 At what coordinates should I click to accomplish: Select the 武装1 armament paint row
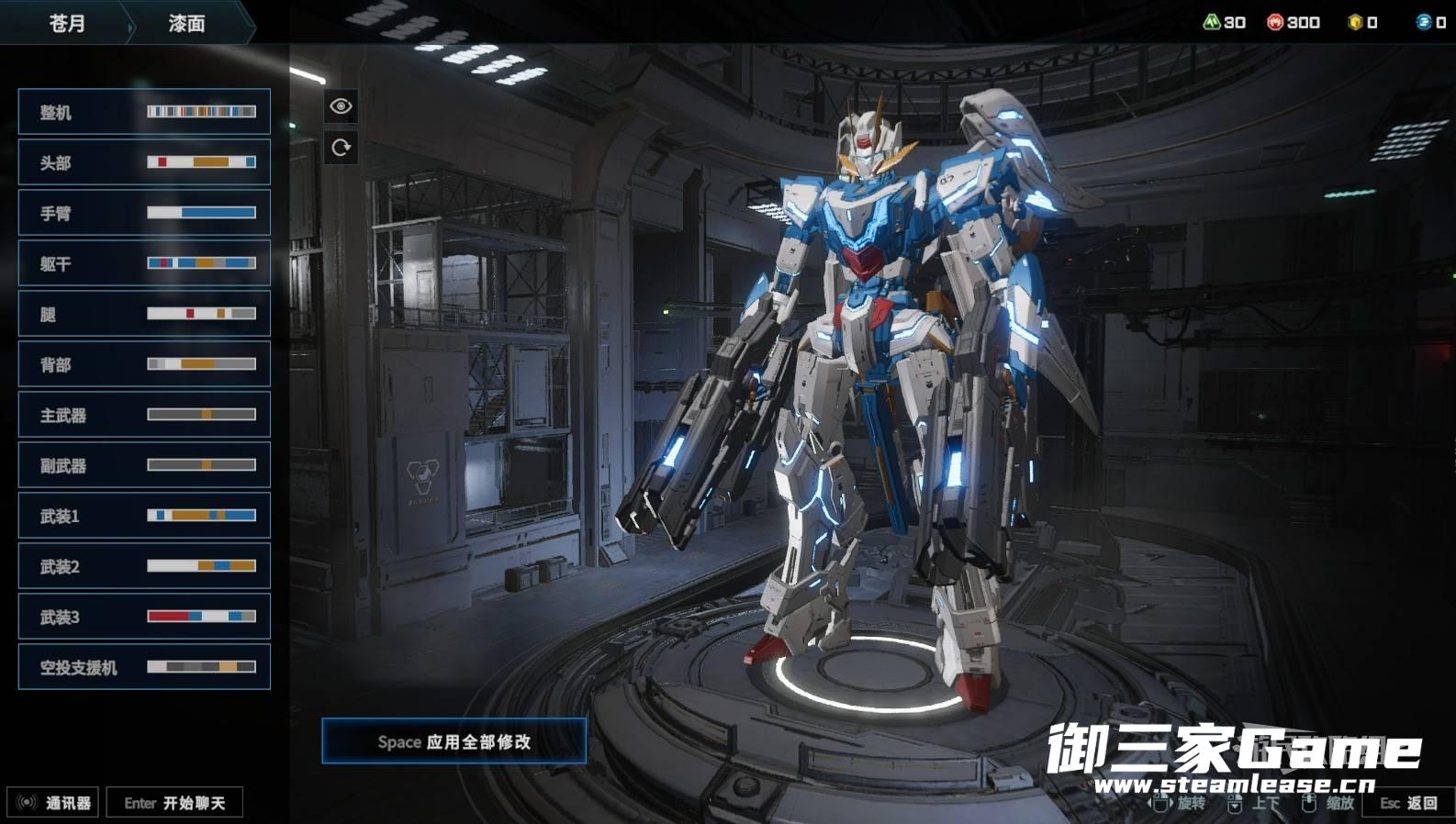(x=144, y=516)
